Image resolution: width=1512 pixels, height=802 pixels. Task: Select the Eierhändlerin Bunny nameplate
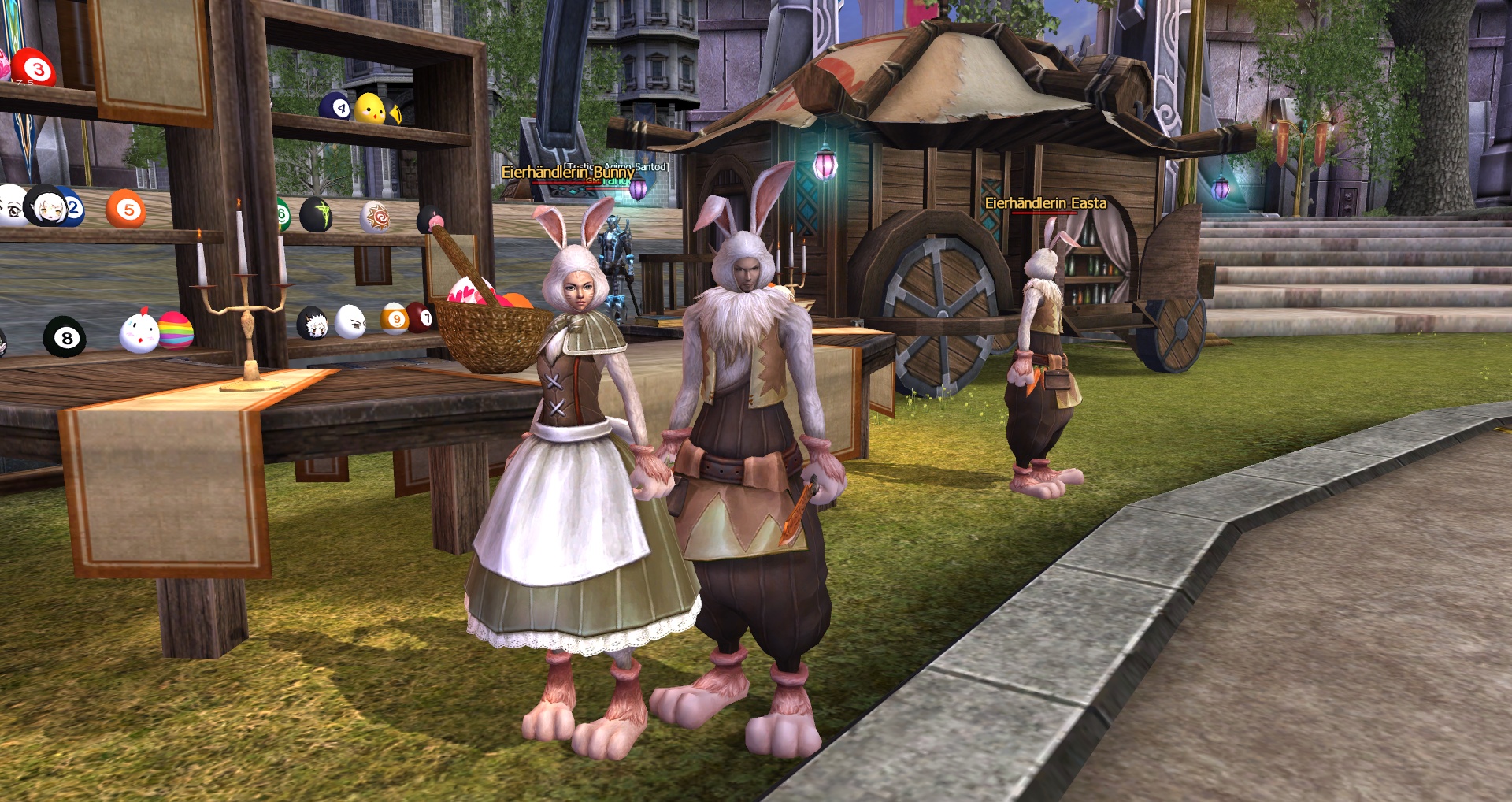tap(567, 172)
